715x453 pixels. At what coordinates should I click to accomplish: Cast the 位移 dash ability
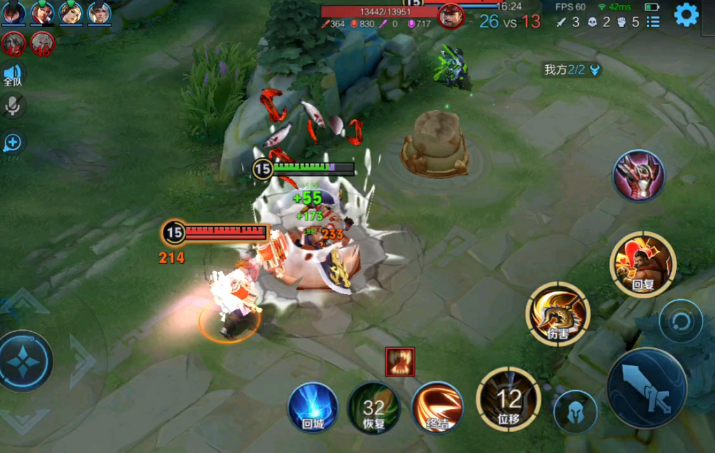point(508,398)
